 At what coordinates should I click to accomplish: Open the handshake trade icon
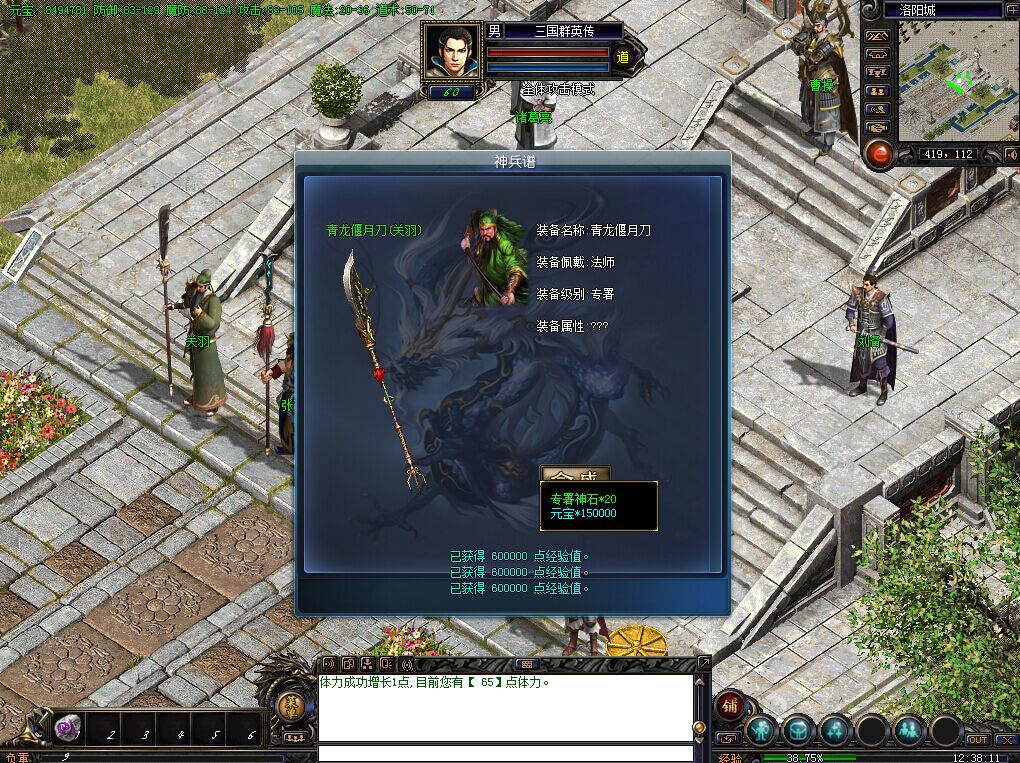877,127
